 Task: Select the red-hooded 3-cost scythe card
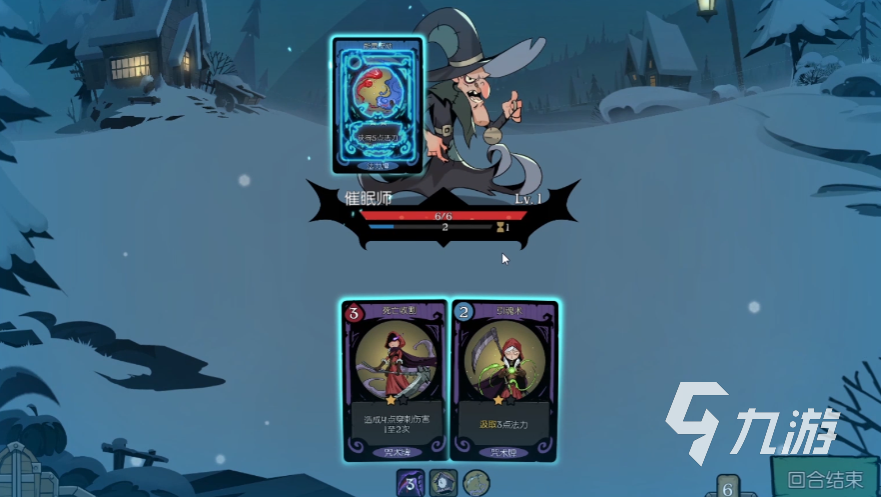click(x=394, y=380)
